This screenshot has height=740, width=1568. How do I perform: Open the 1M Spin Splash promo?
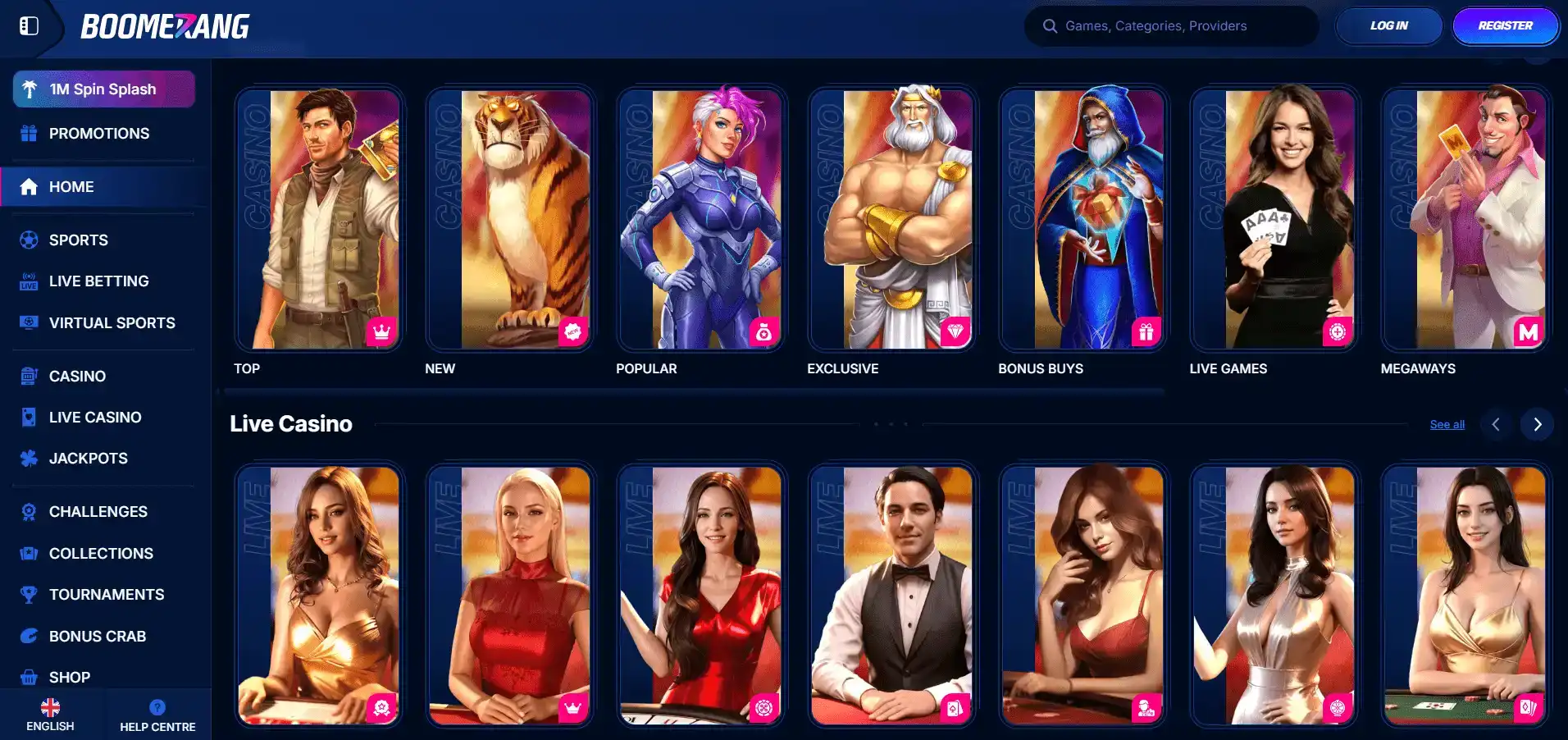pos(103,89)
